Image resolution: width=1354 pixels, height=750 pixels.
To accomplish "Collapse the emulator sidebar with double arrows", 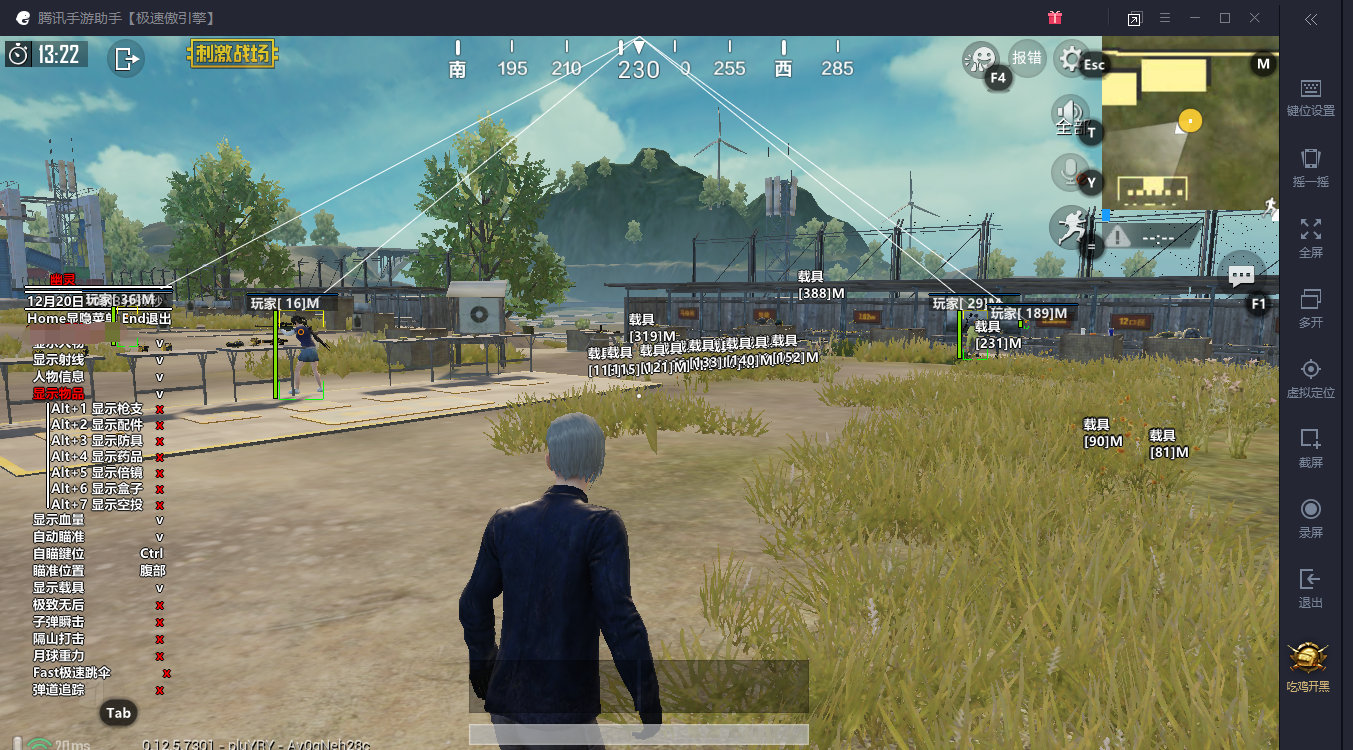I will [x=1310, y=19].
